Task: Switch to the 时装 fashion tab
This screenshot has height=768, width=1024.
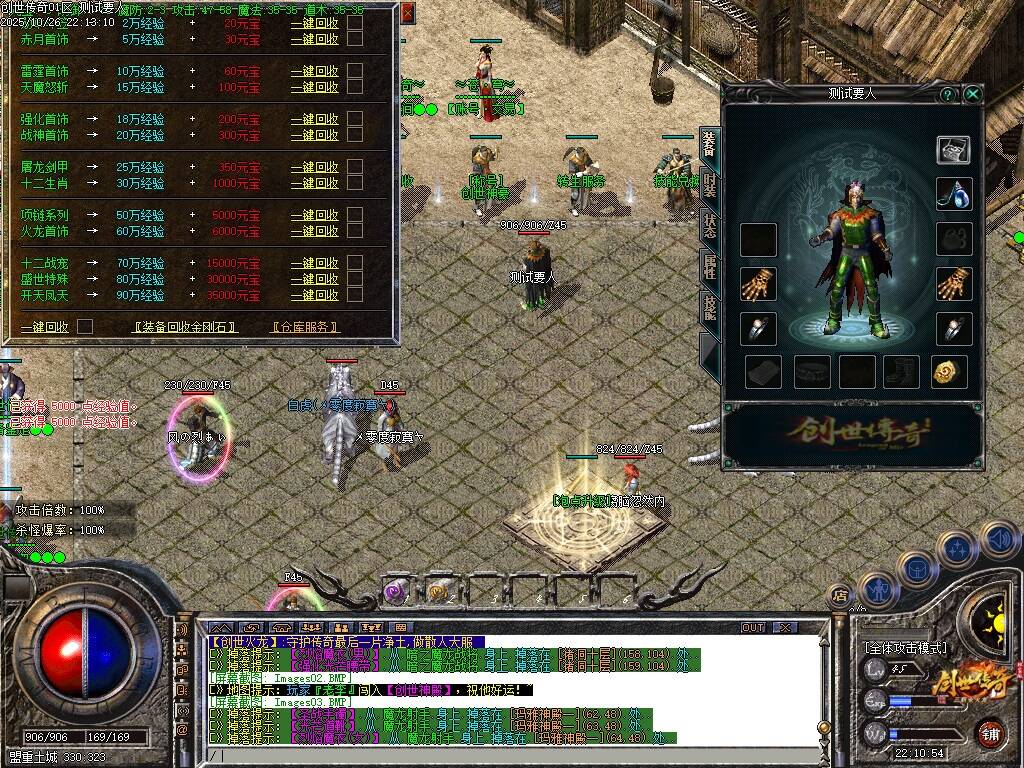Action: pyautogui.click(x=709, y=185)
